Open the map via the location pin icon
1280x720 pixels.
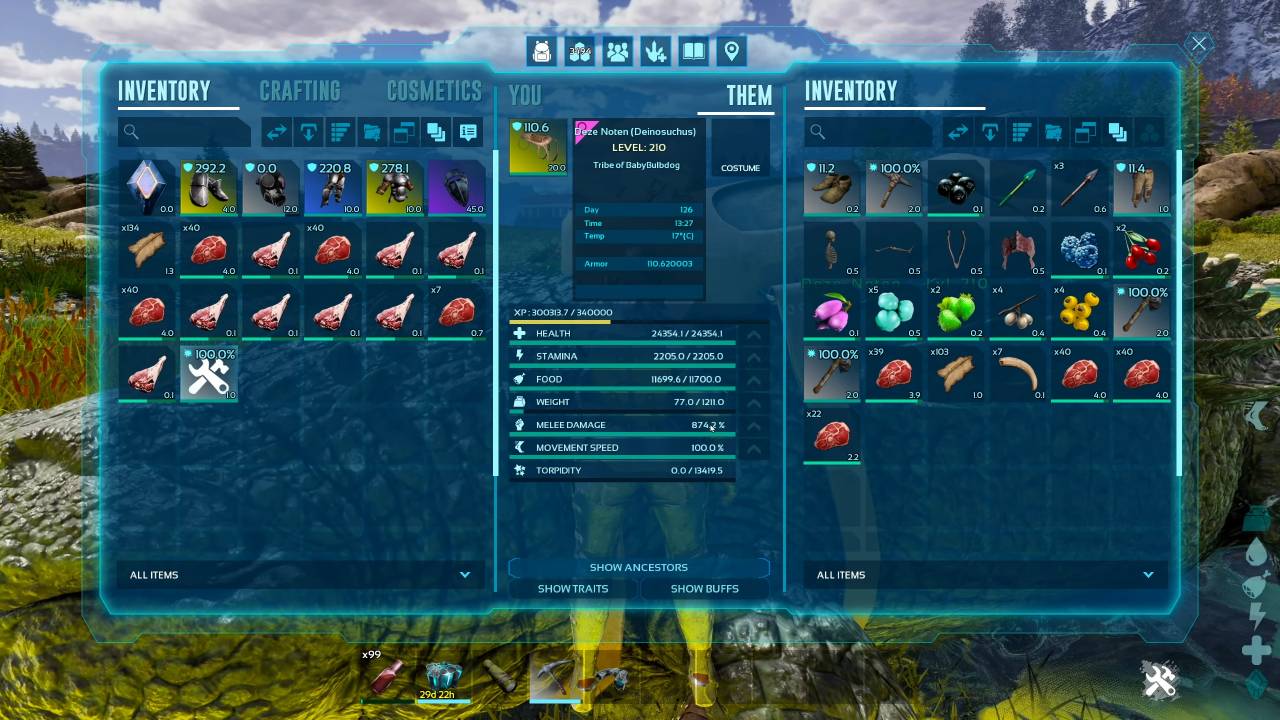pyautogui.click(x=731, y=51)
